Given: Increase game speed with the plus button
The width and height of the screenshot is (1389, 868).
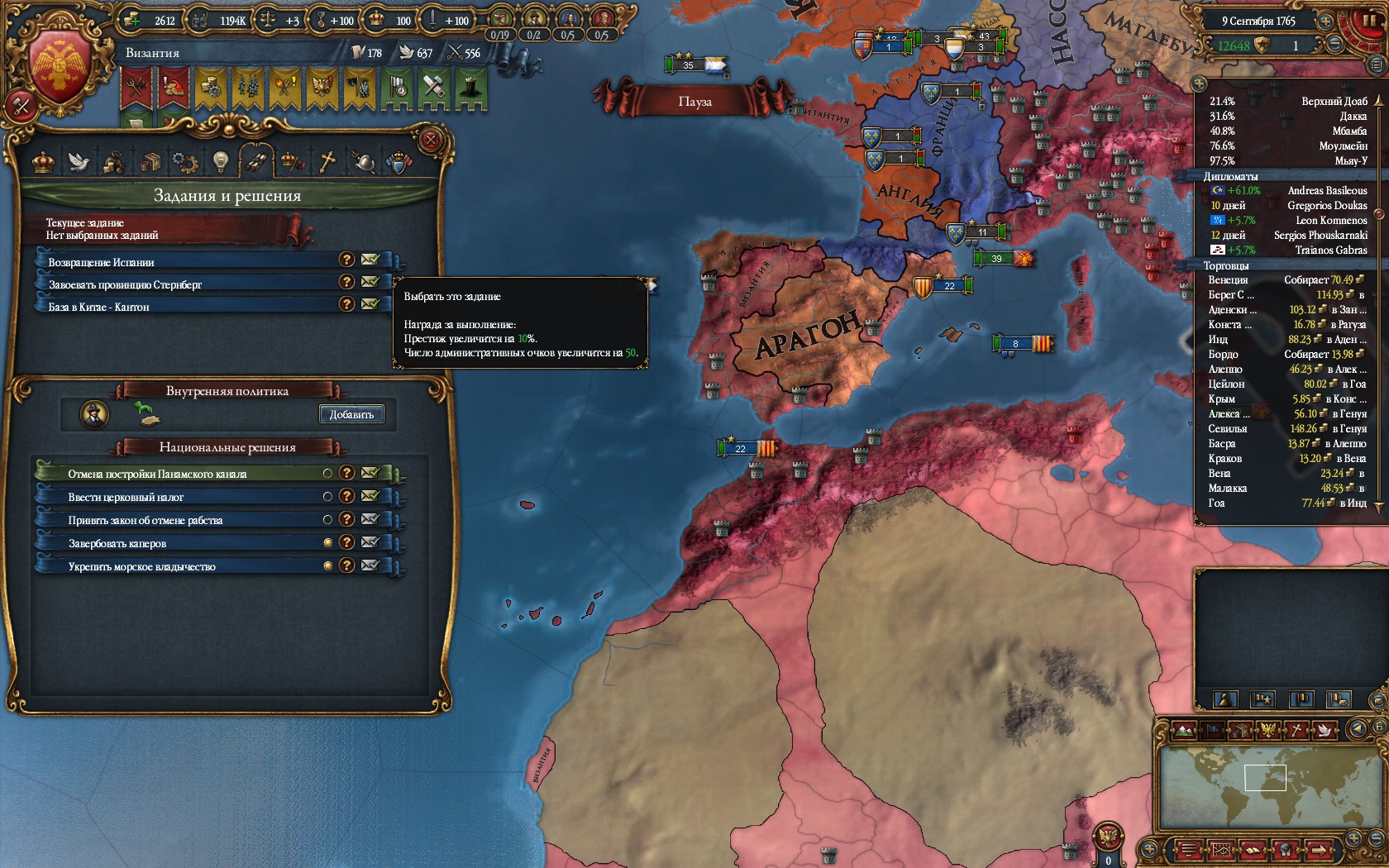Looking at the screenshot, I should (1325, 21).
